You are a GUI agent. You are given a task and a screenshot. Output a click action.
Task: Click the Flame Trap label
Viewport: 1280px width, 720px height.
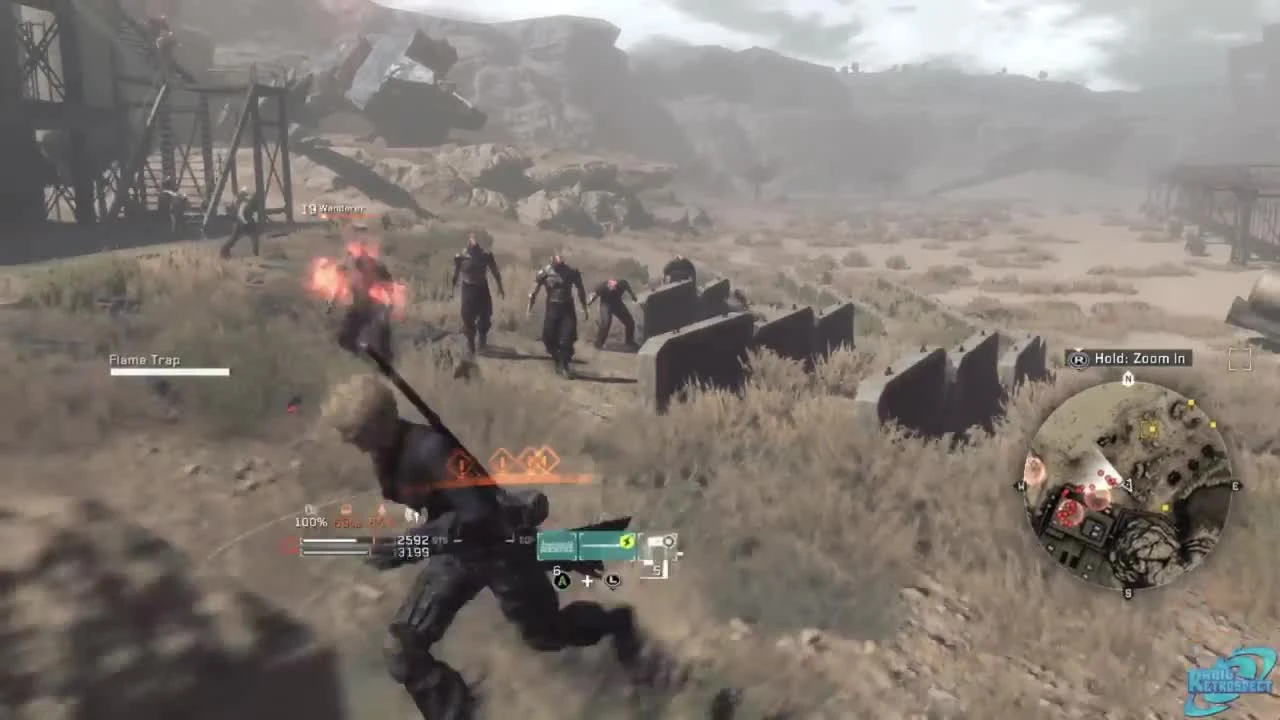(144, 360)
